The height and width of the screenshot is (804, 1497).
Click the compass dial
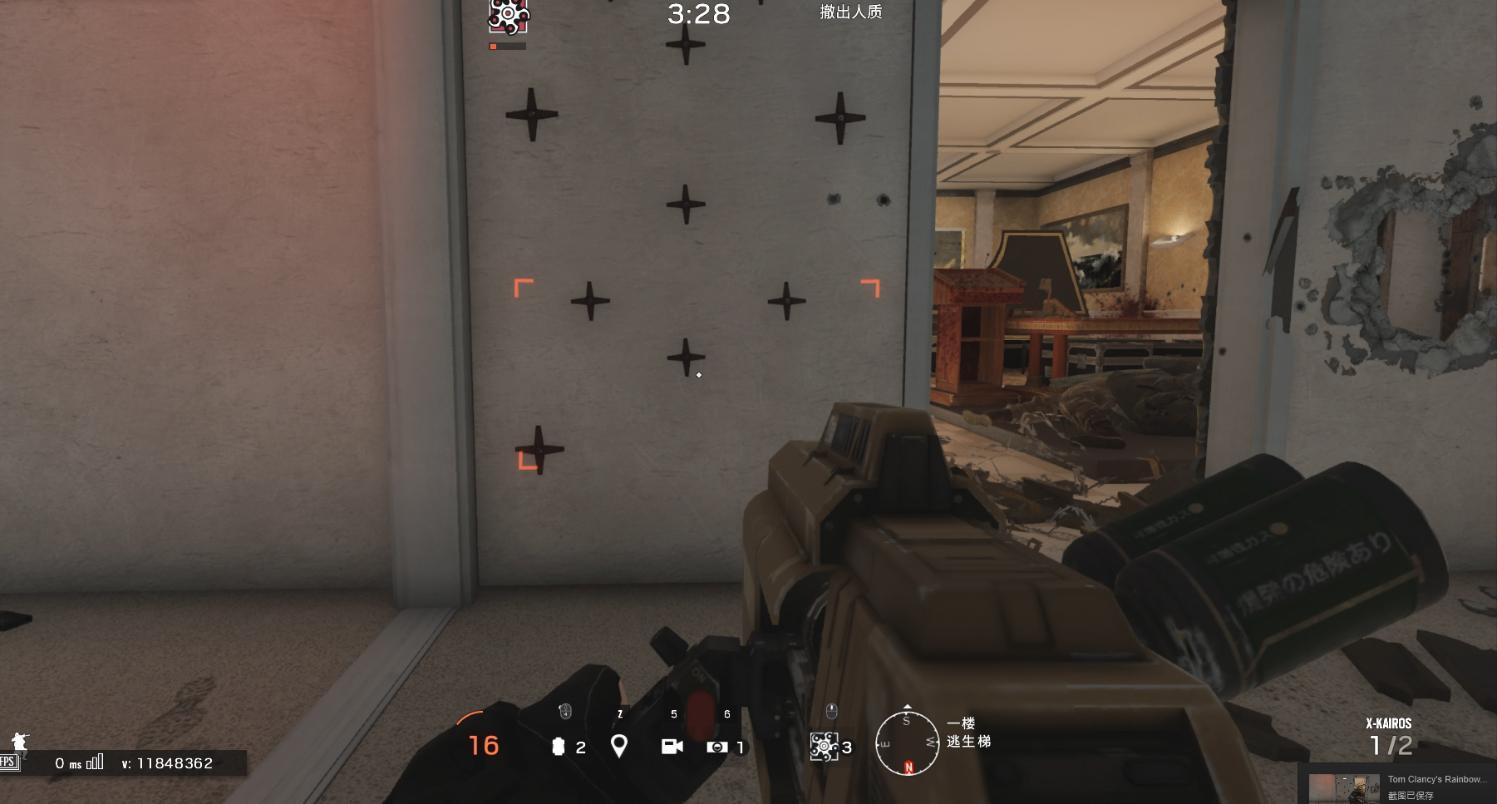point(907,743)
